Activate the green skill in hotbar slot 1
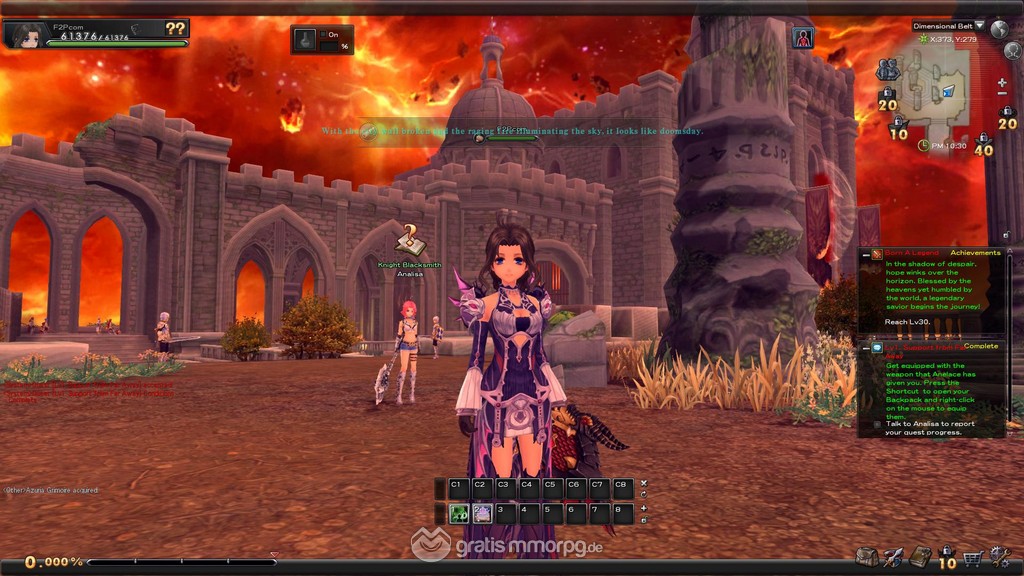The width and height of the screenshot is (1024, 576). point(459,514)
